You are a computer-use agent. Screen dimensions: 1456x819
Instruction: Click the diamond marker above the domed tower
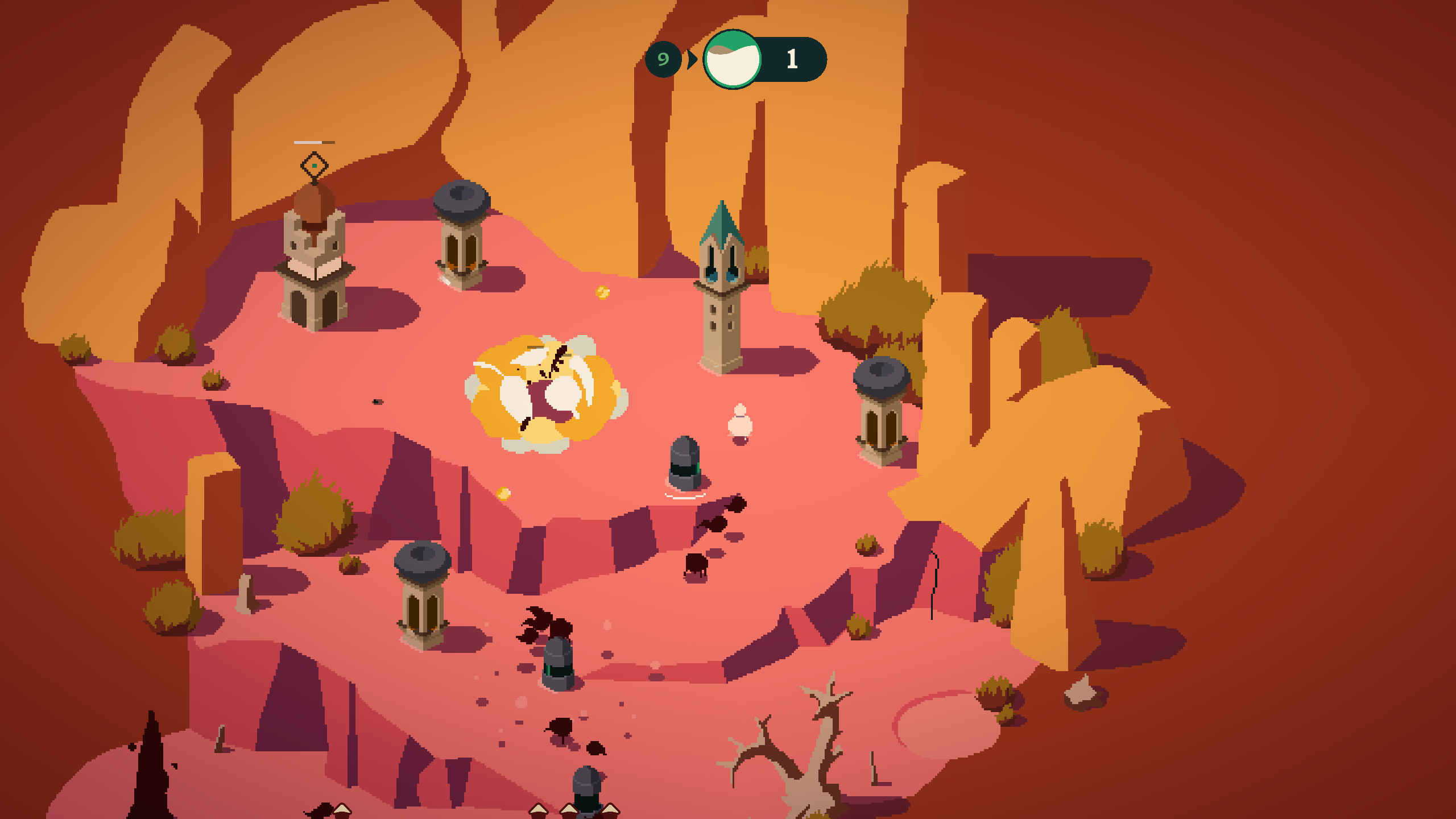click(314, 165)
